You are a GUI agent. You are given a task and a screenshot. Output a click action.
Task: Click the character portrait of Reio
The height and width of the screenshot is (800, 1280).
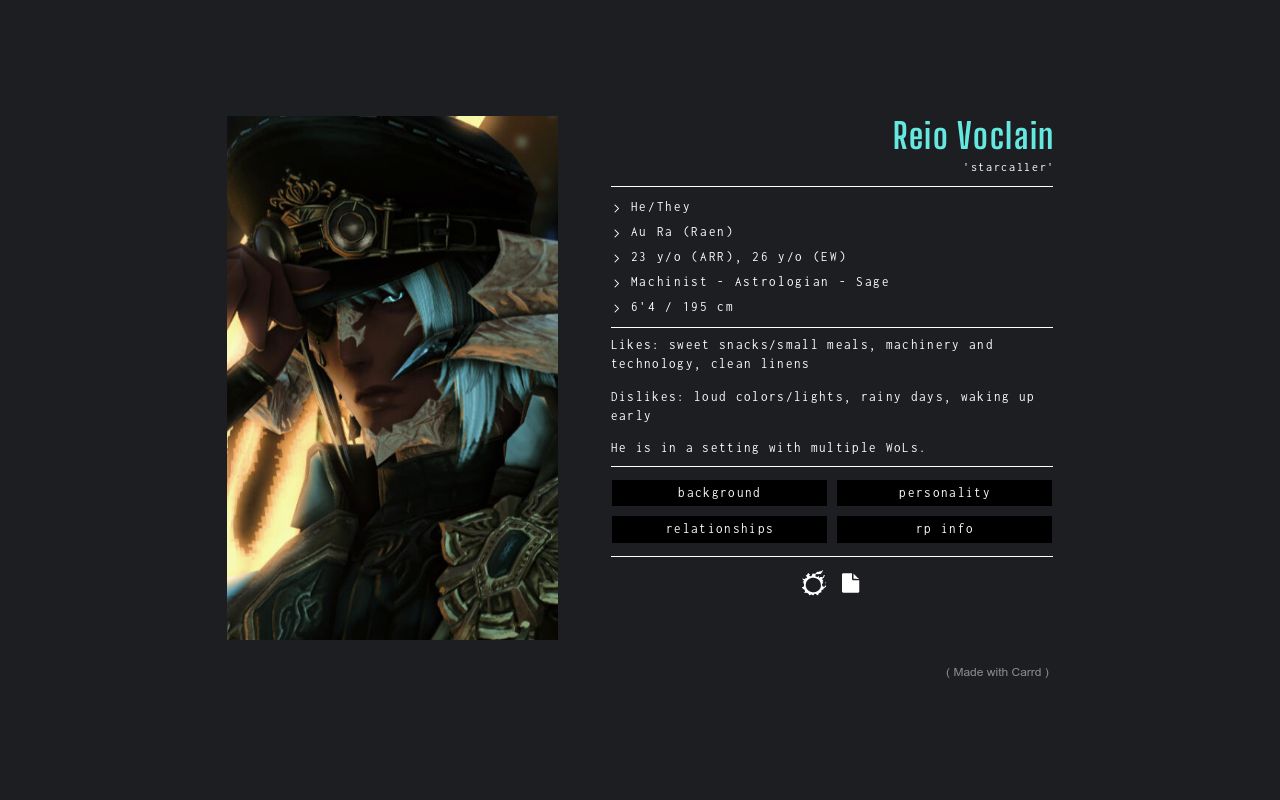click(392, 378)
